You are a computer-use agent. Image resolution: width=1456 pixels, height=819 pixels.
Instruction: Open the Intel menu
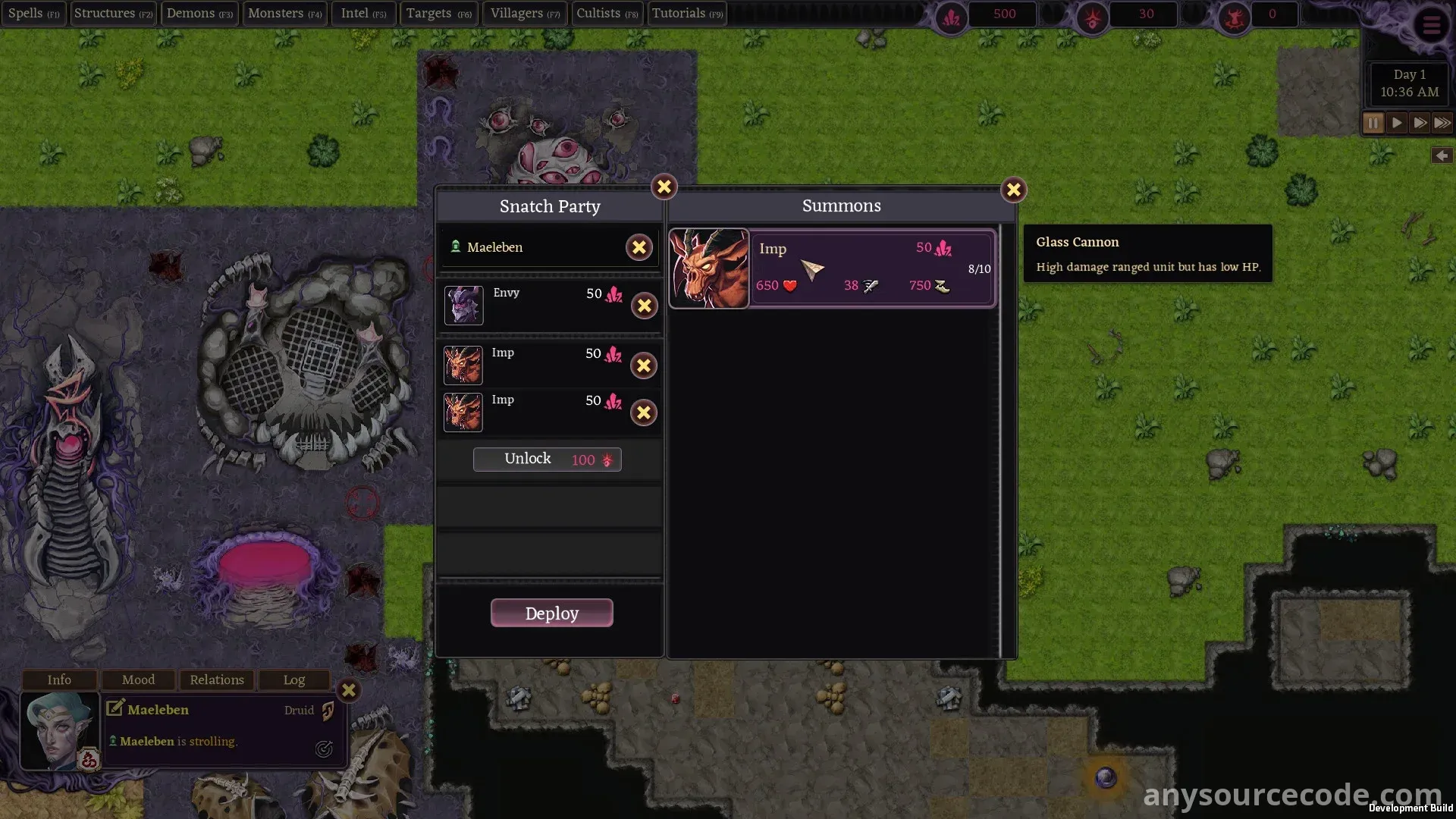tap(363, 14)
